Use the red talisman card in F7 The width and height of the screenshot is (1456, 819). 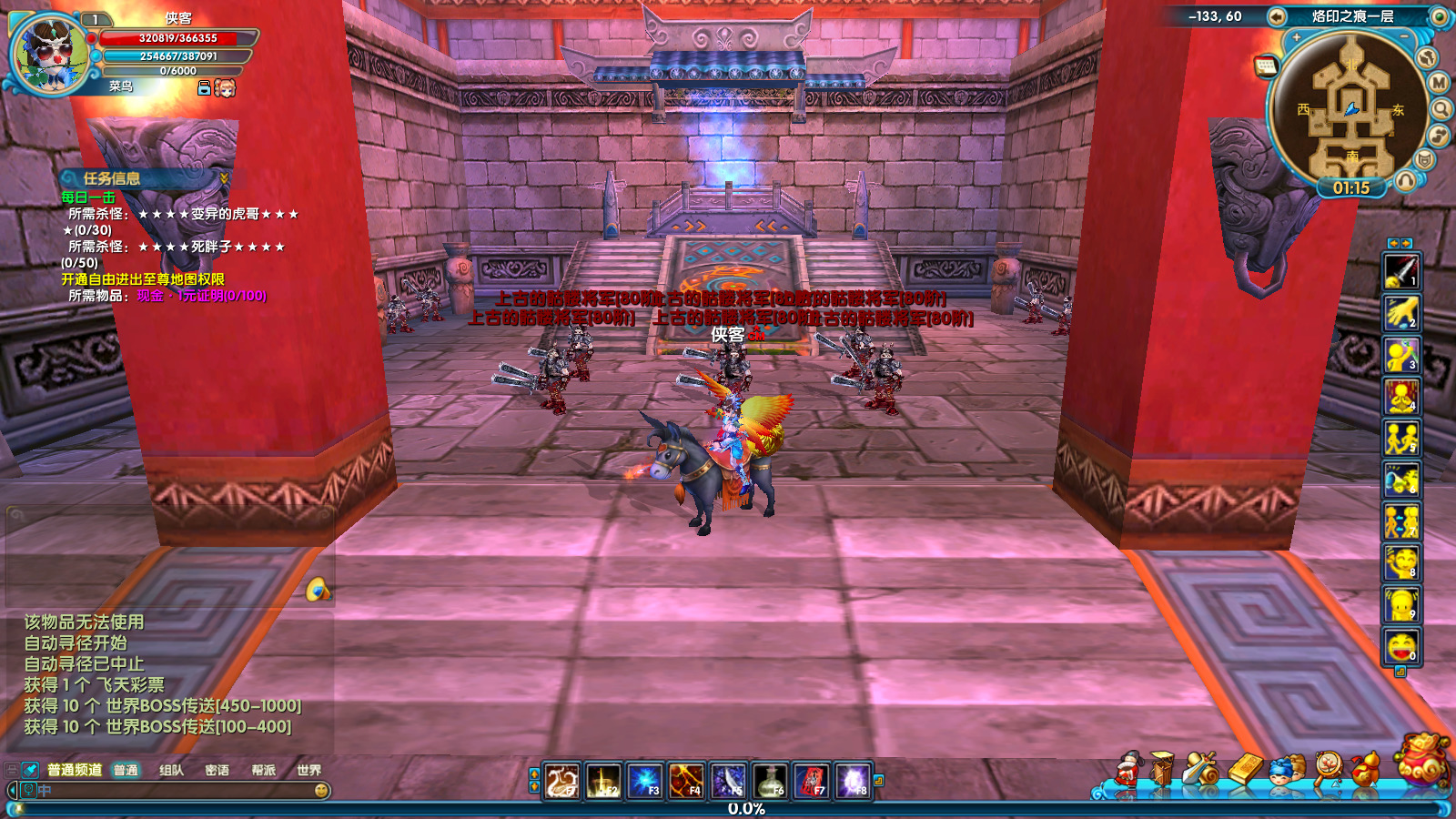pyautogui.click(x=812, y=781)
